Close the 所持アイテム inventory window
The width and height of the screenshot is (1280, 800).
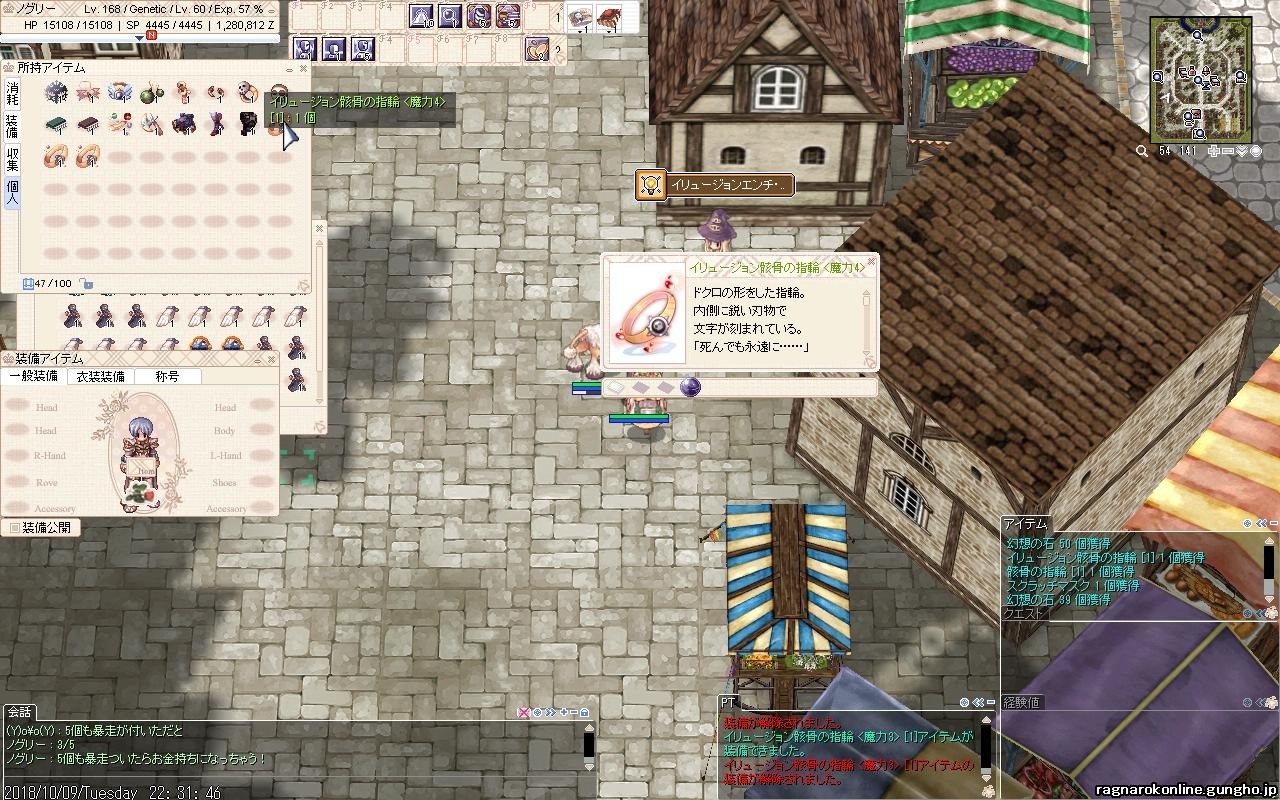click(303, 69)
